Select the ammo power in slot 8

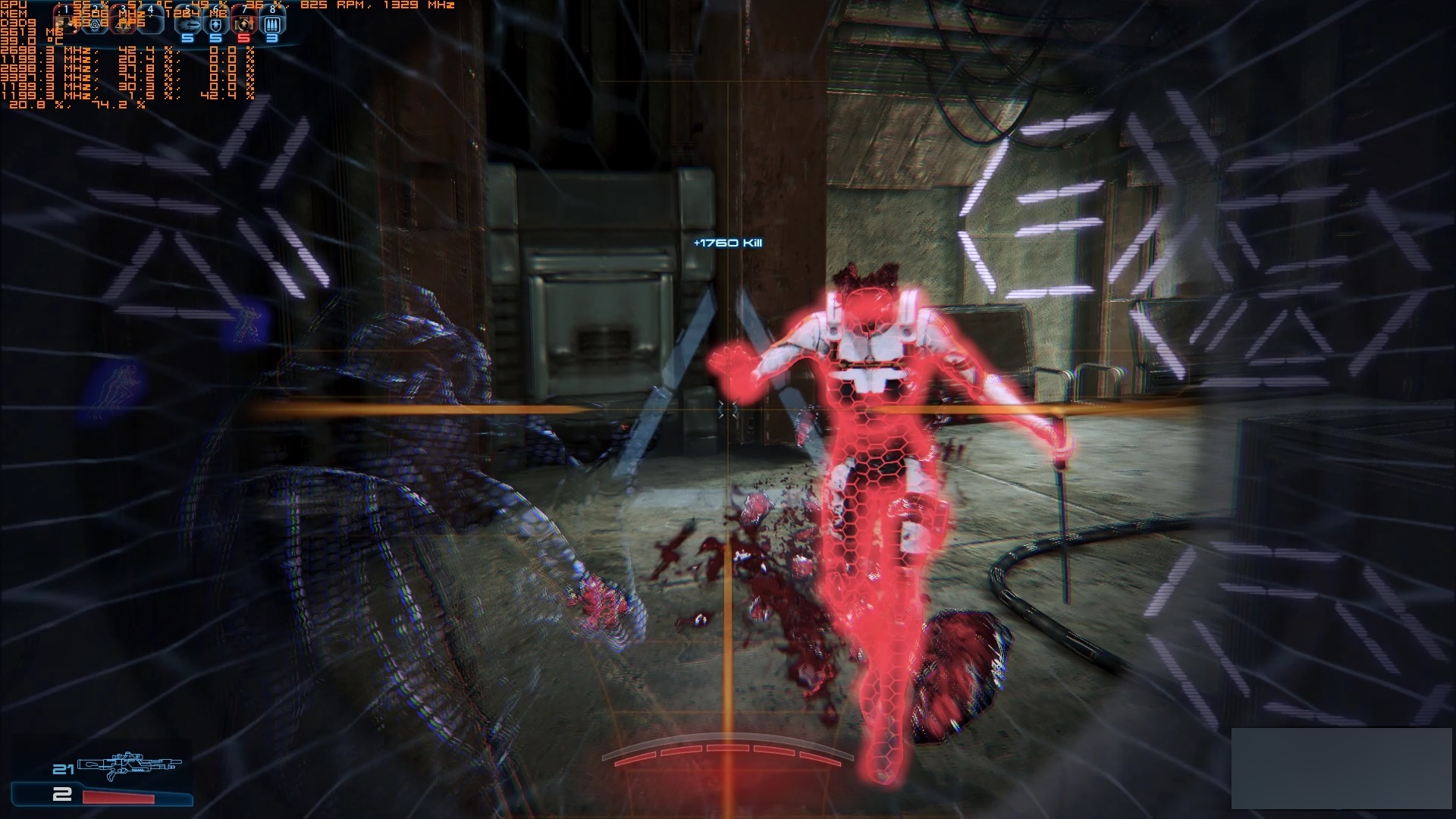[244, 24]
